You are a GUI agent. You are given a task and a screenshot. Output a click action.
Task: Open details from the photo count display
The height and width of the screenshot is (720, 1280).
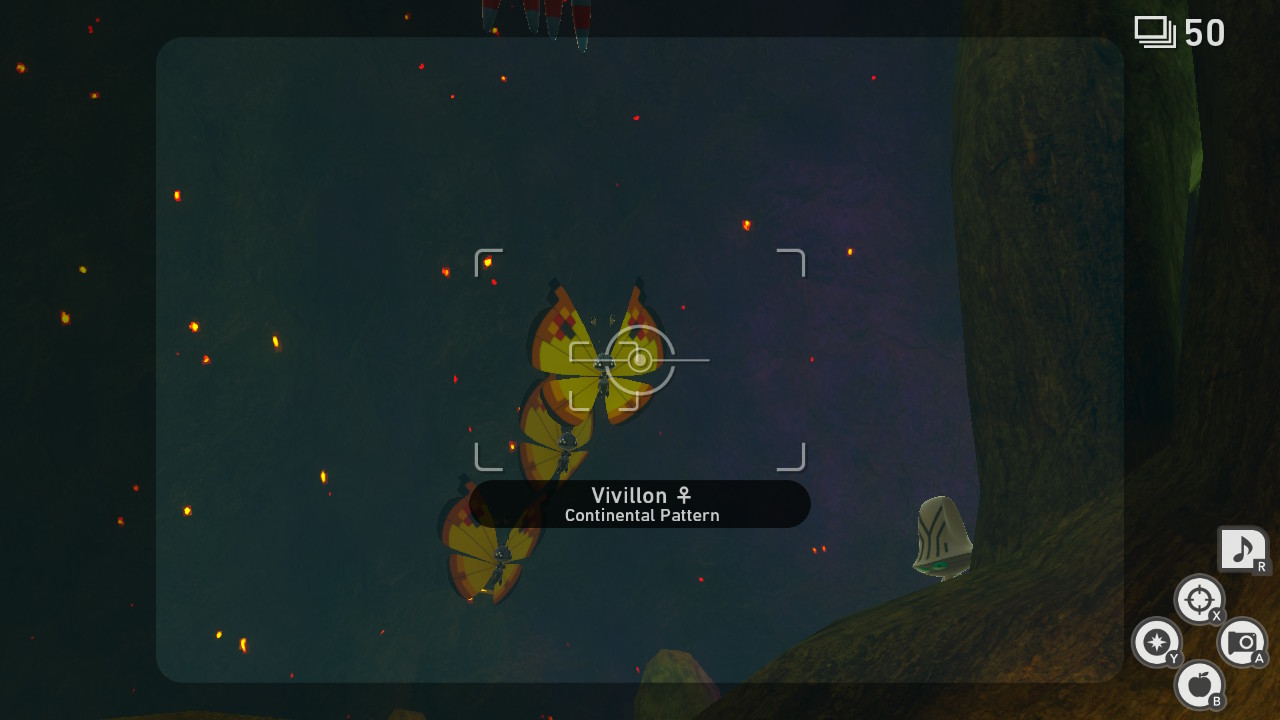(x=1180, y=32)
